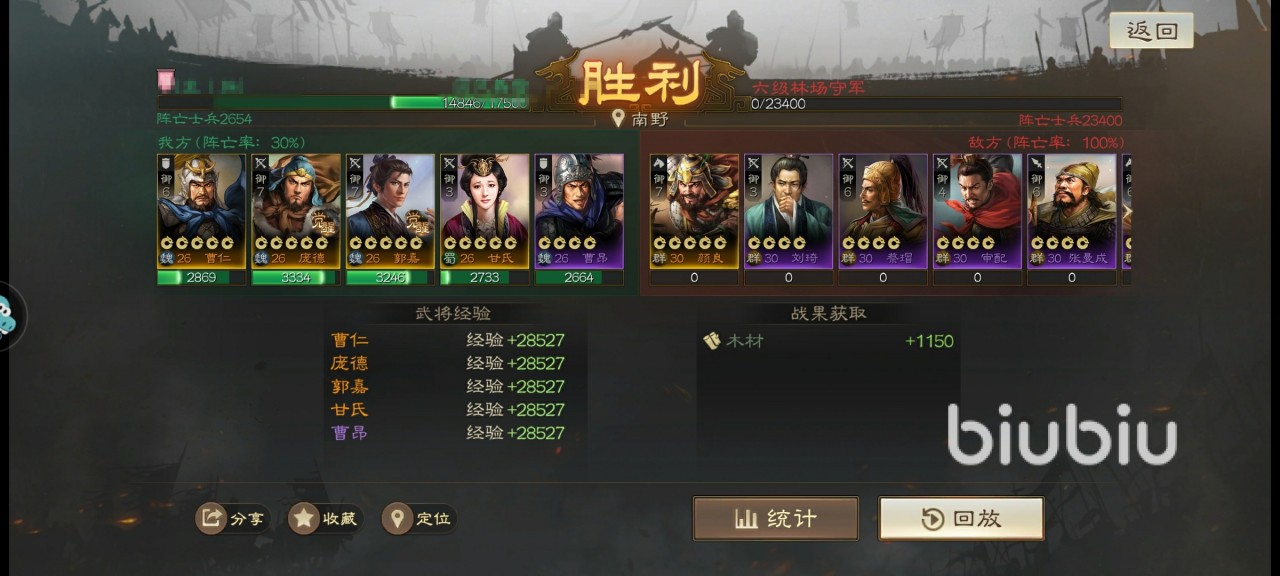This screenshot has height=576, width=1280.
Task: View the 郭嘉 general card
Action: pos(390,211)
